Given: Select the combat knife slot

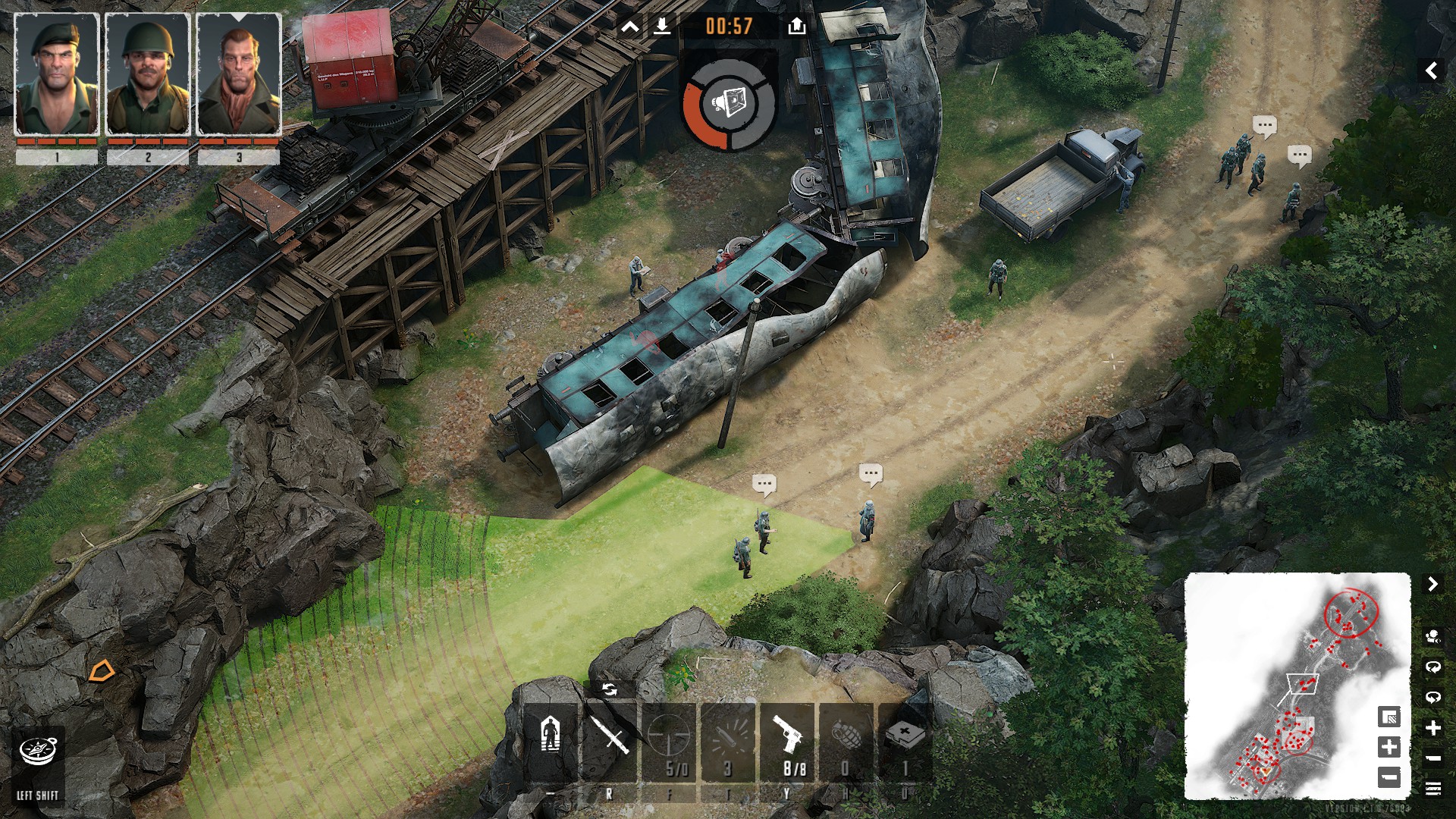Looking at the screenshot, I should pyautogui.click(x=610, y=739).
